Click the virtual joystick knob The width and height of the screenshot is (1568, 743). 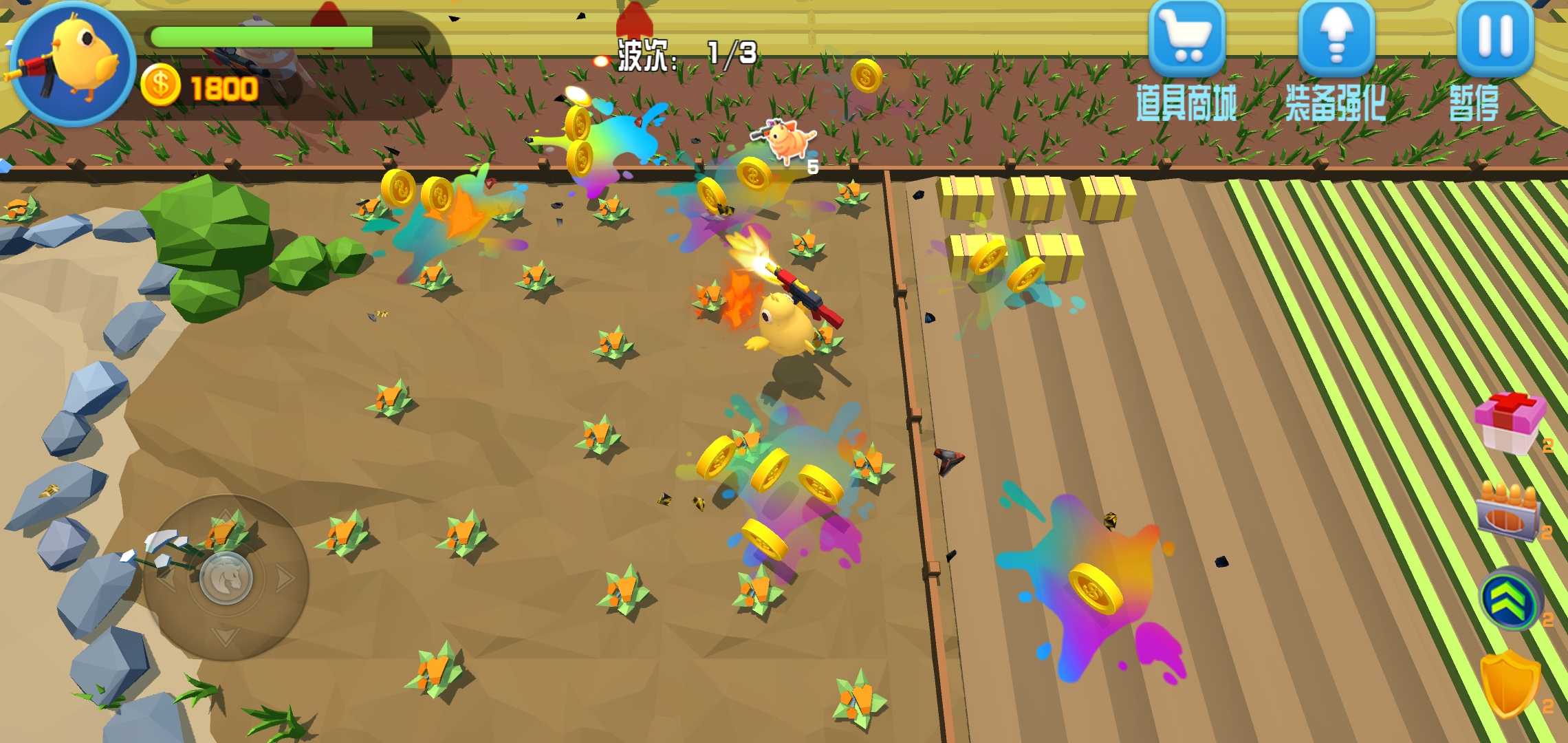click(226, 578)
